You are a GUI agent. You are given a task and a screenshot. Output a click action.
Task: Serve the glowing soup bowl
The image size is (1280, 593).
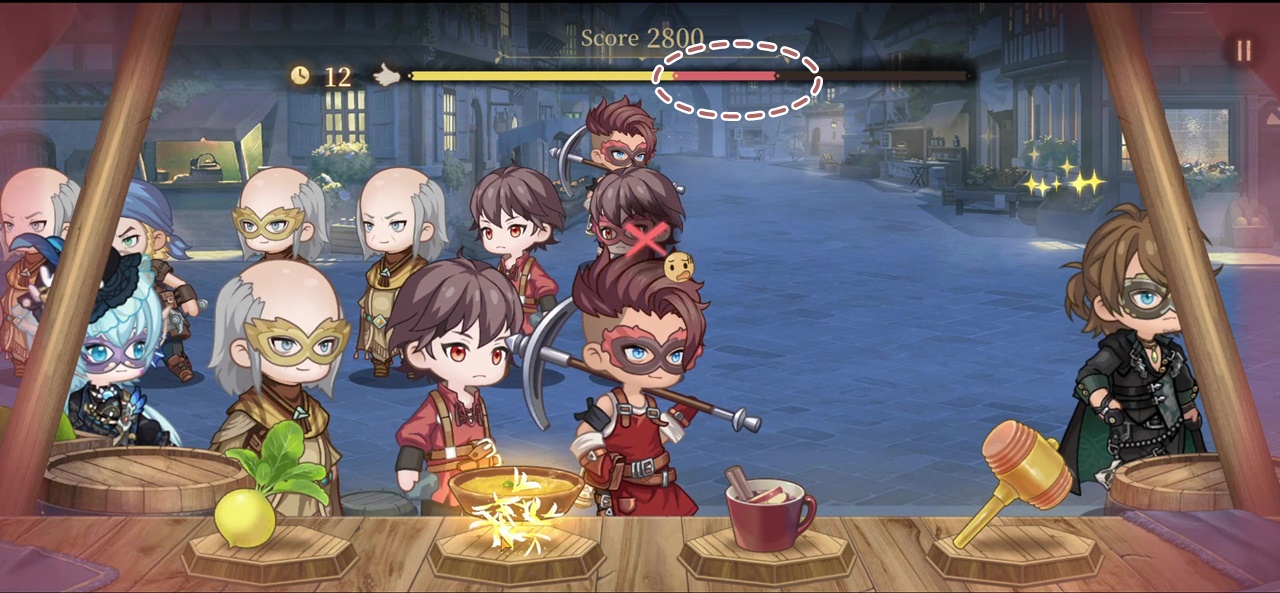515,497
